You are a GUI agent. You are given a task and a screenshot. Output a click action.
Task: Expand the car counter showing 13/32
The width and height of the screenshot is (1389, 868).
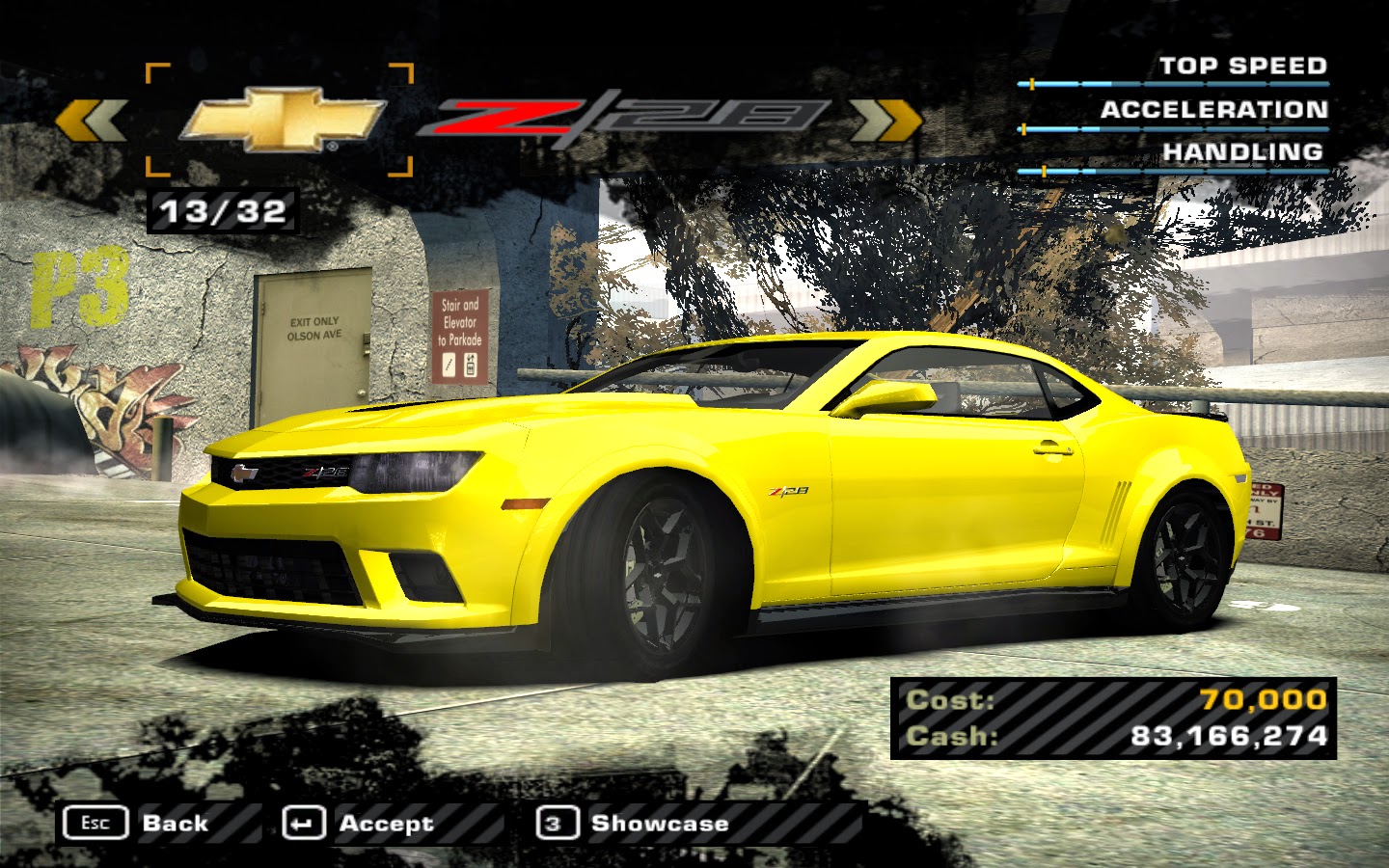[x=224, y=209]
